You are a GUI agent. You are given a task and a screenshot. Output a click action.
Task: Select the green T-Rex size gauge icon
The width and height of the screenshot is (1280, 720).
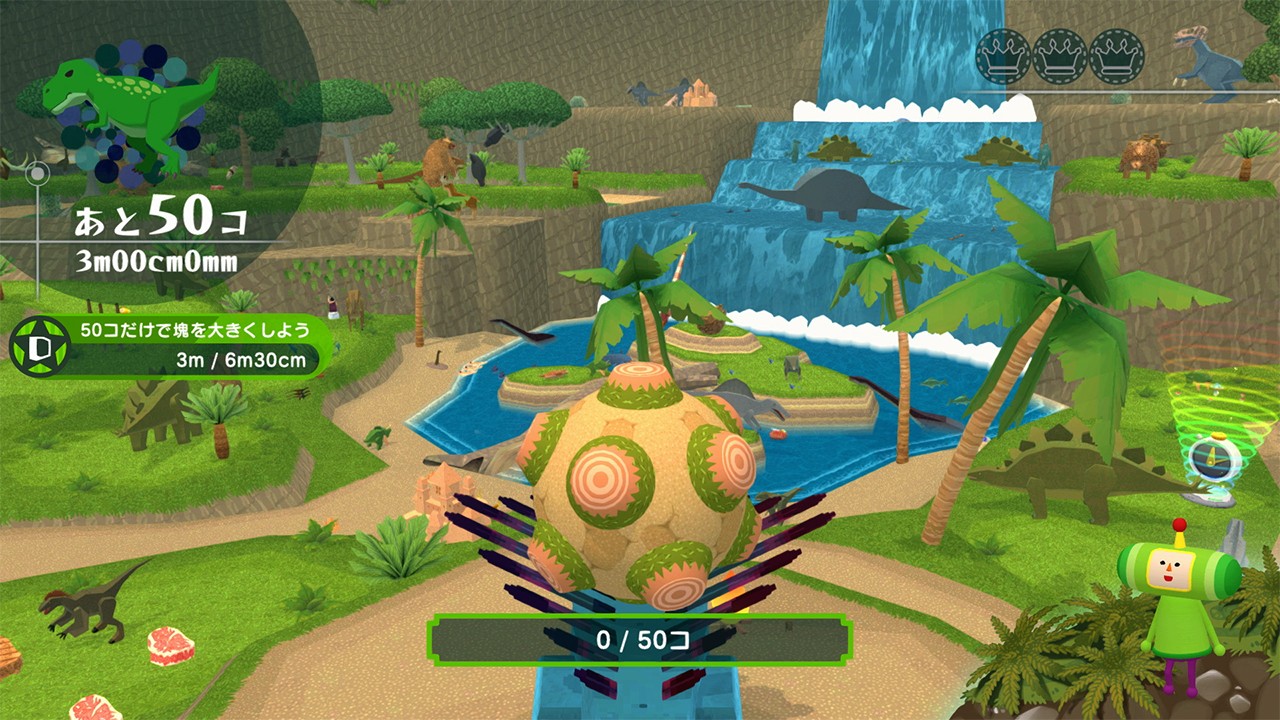[x=130, y=110]
